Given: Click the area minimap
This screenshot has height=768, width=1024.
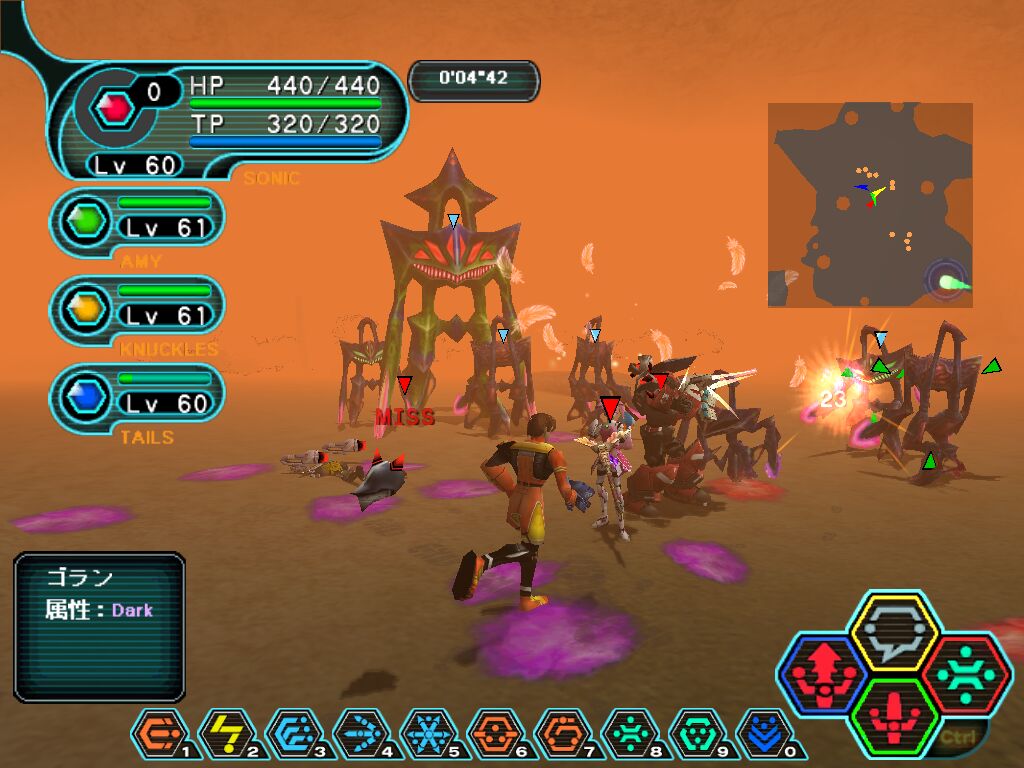Looking at the screenshot, I should 870,204.
